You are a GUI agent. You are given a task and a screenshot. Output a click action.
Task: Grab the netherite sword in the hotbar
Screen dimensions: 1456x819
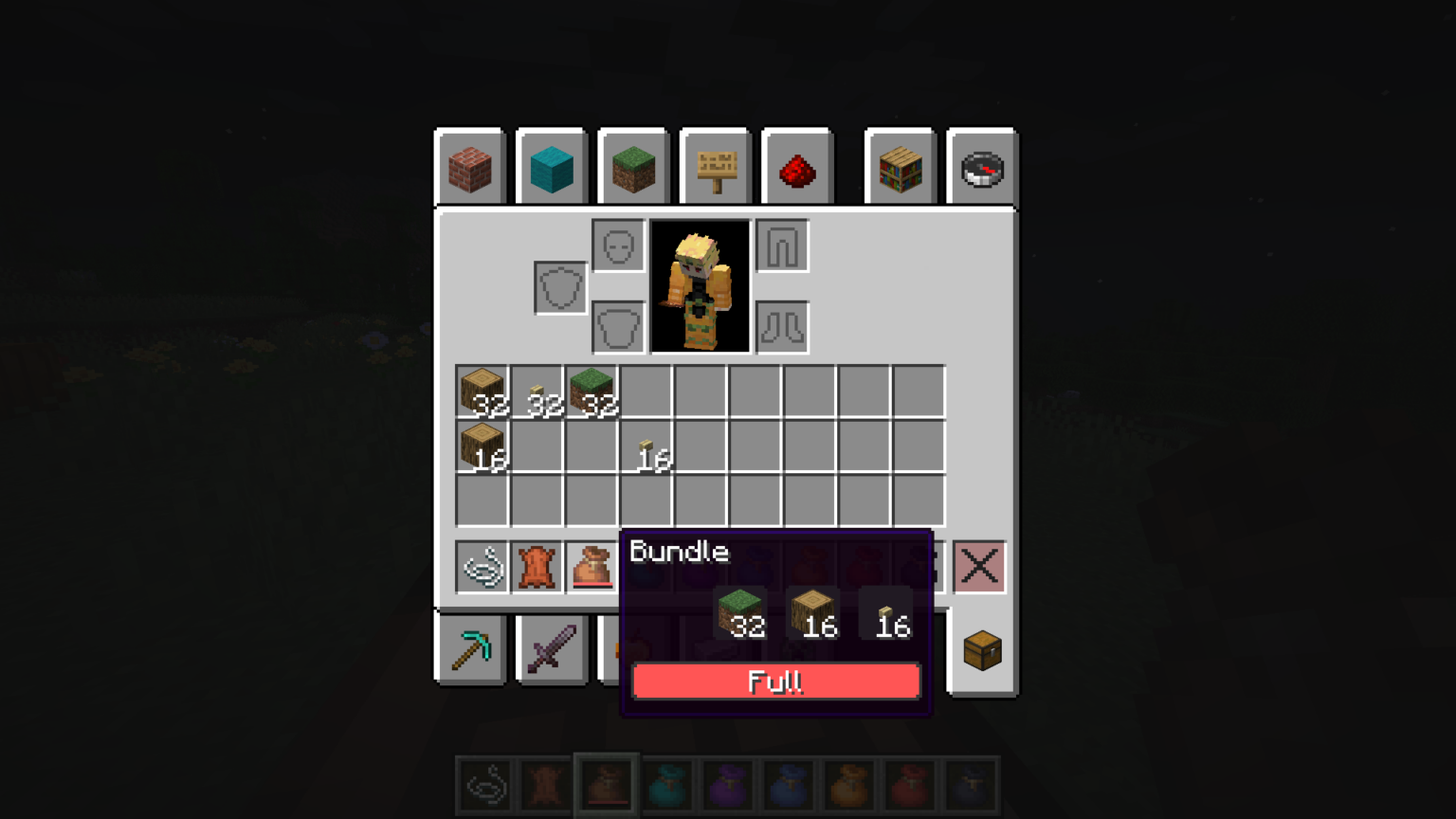coord(552,650)
